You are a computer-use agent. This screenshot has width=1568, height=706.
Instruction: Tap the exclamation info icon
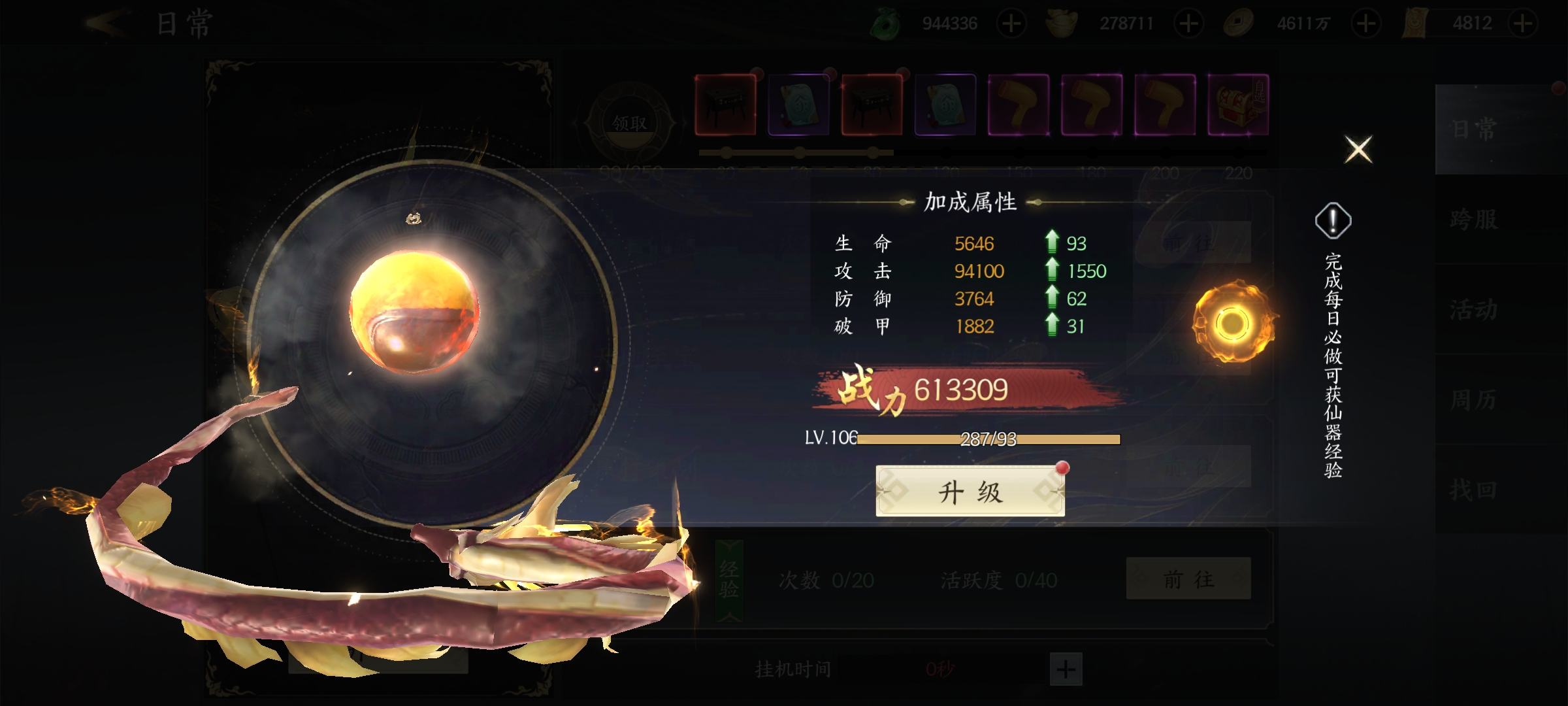click(1333, 221)
